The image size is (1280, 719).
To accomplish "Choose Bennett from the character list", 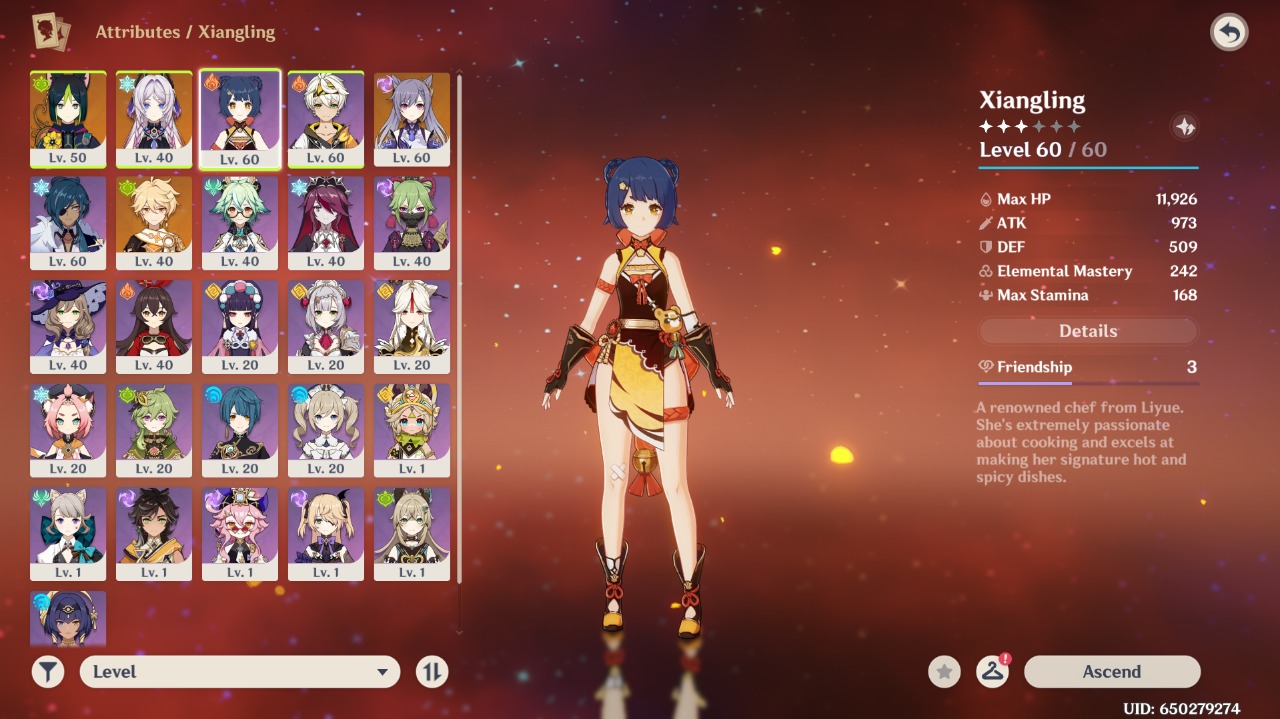I will (326, 119).
